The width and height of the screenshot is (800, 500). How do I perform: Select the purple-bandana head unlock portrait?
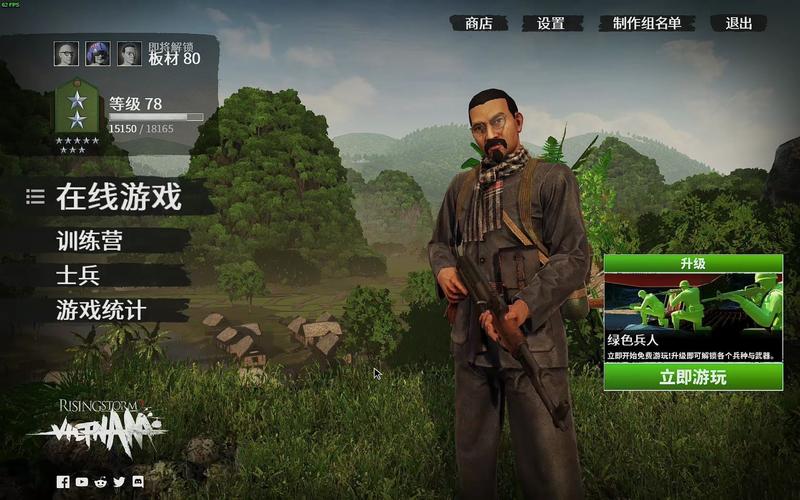(x=97, y=54)
